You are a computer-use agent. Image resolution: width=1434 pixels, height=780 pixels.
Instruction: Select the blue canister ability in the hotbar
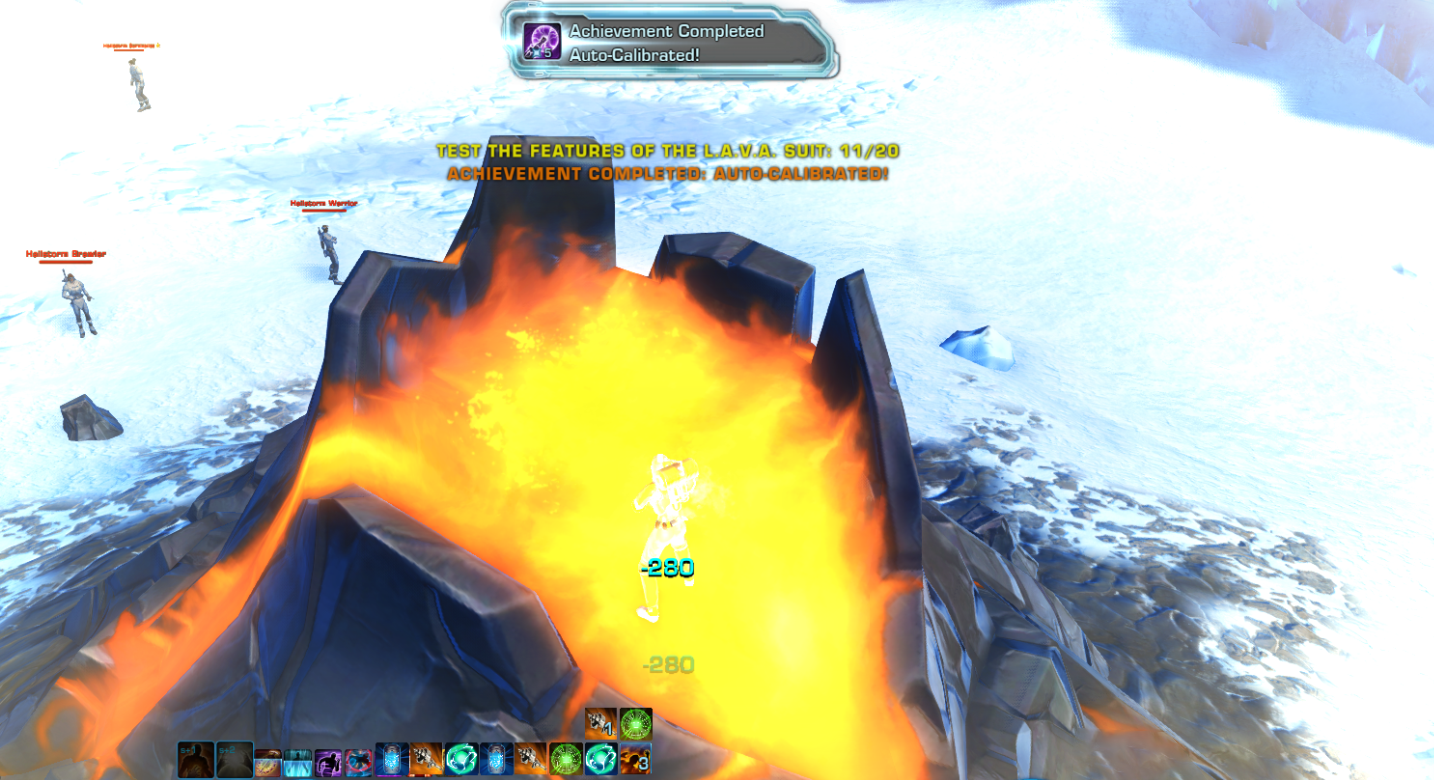(x=390, y=759)
